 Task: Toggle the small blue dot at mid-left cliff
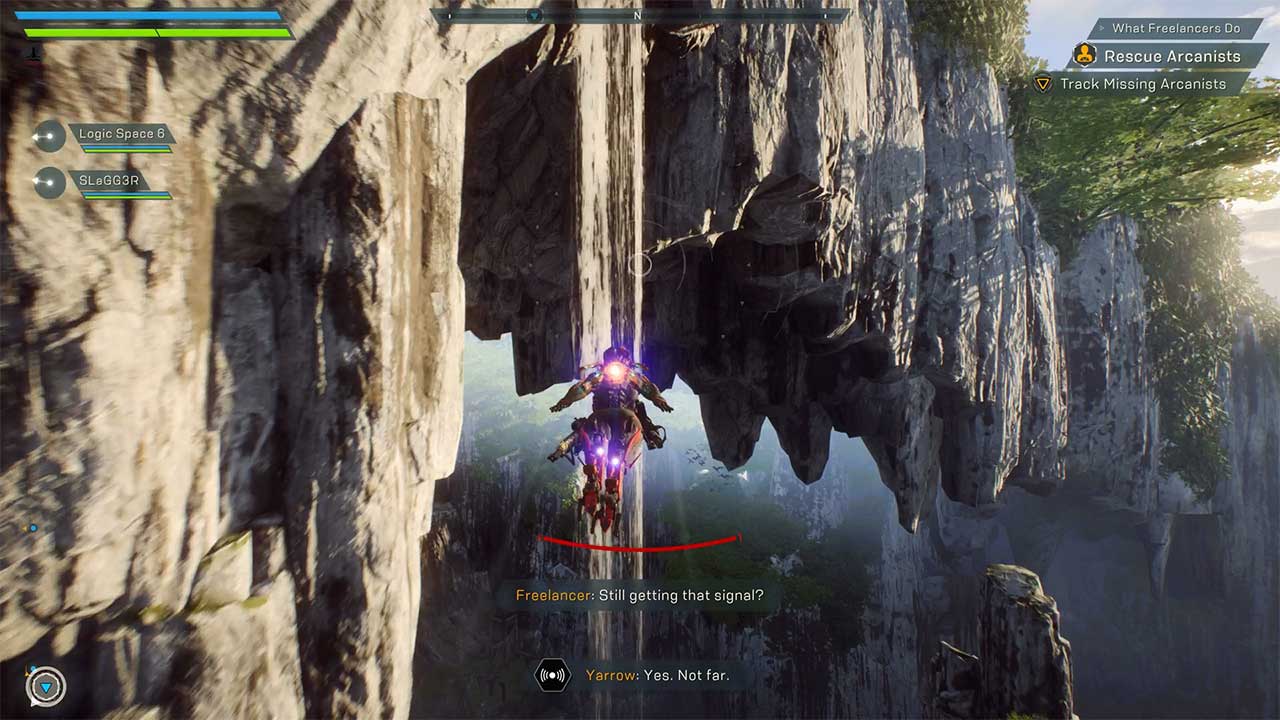33,527
